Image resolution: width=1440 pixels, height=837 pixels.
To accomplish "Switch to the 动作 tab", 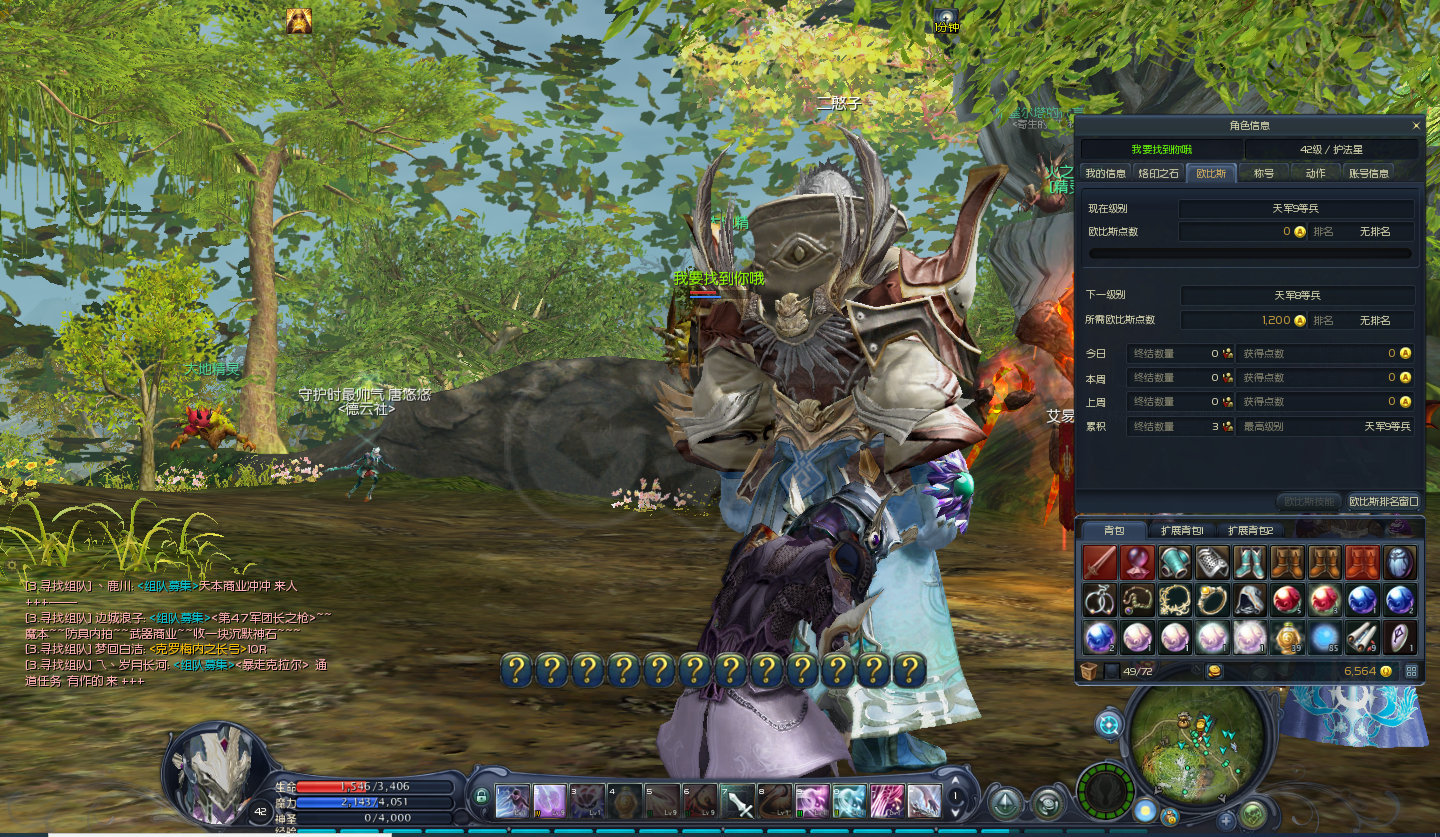I will [1315, 173].
